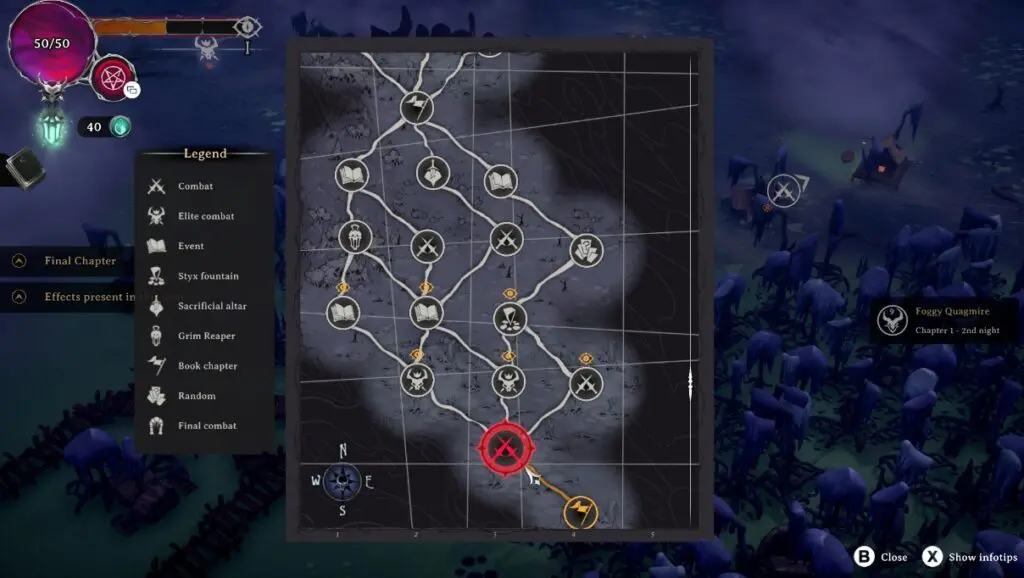Image resolution: width=1024 pixels, height=578 pixels.
Task: Select the red highlighted combat node
Action: (x=504, y=446)
